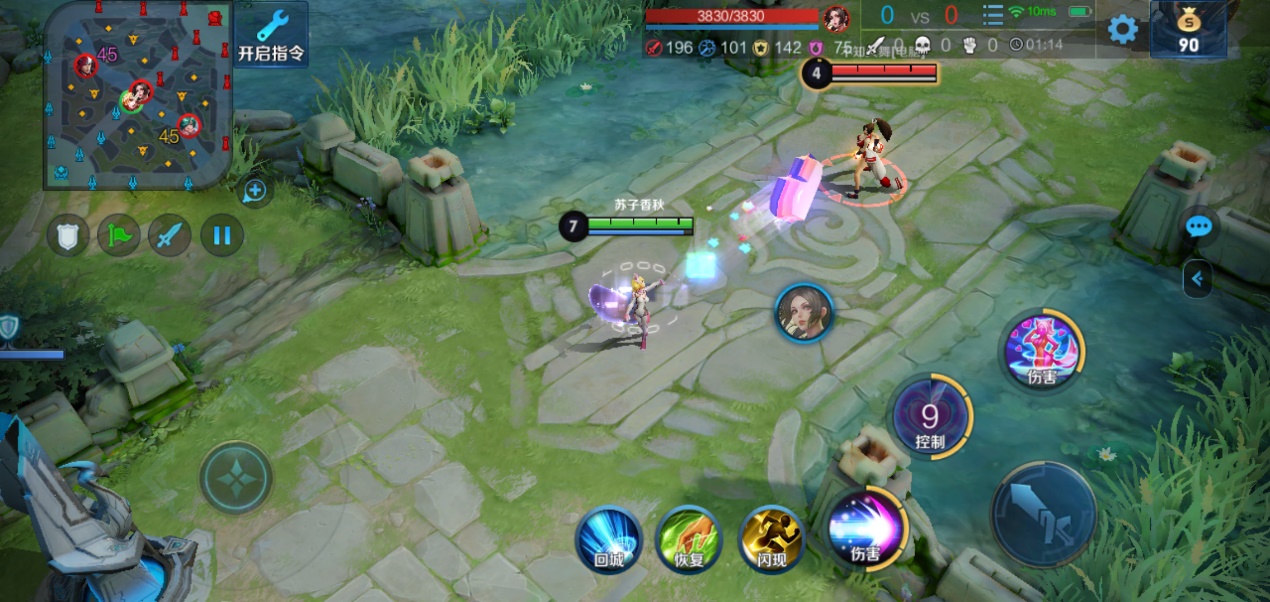Send the shield defend signal
Viewport: 1270px width, 602px height.
(68, 236)
